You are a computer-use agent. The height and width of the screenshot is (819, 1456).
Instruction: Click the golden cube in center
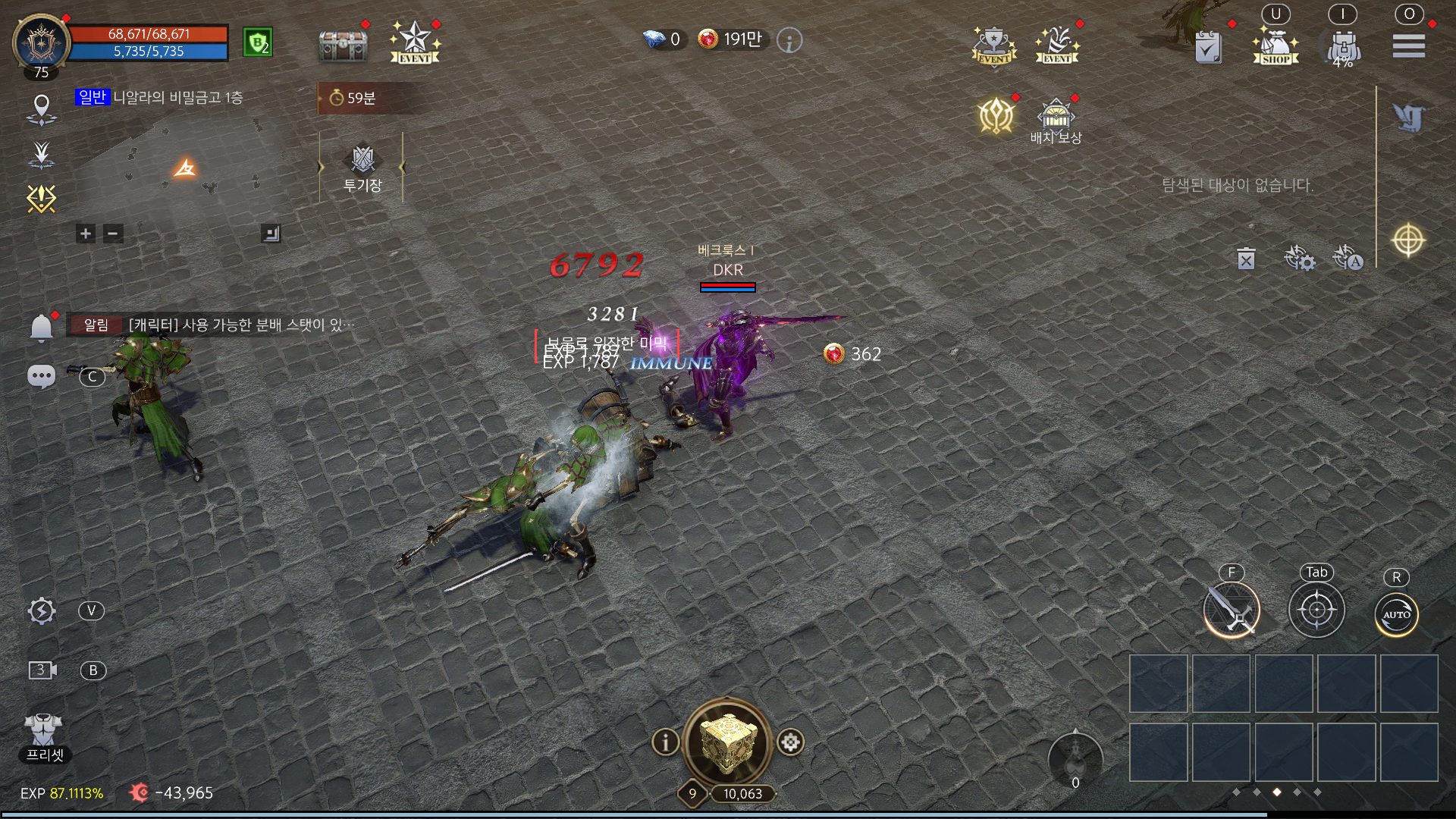tap(727, 742)
